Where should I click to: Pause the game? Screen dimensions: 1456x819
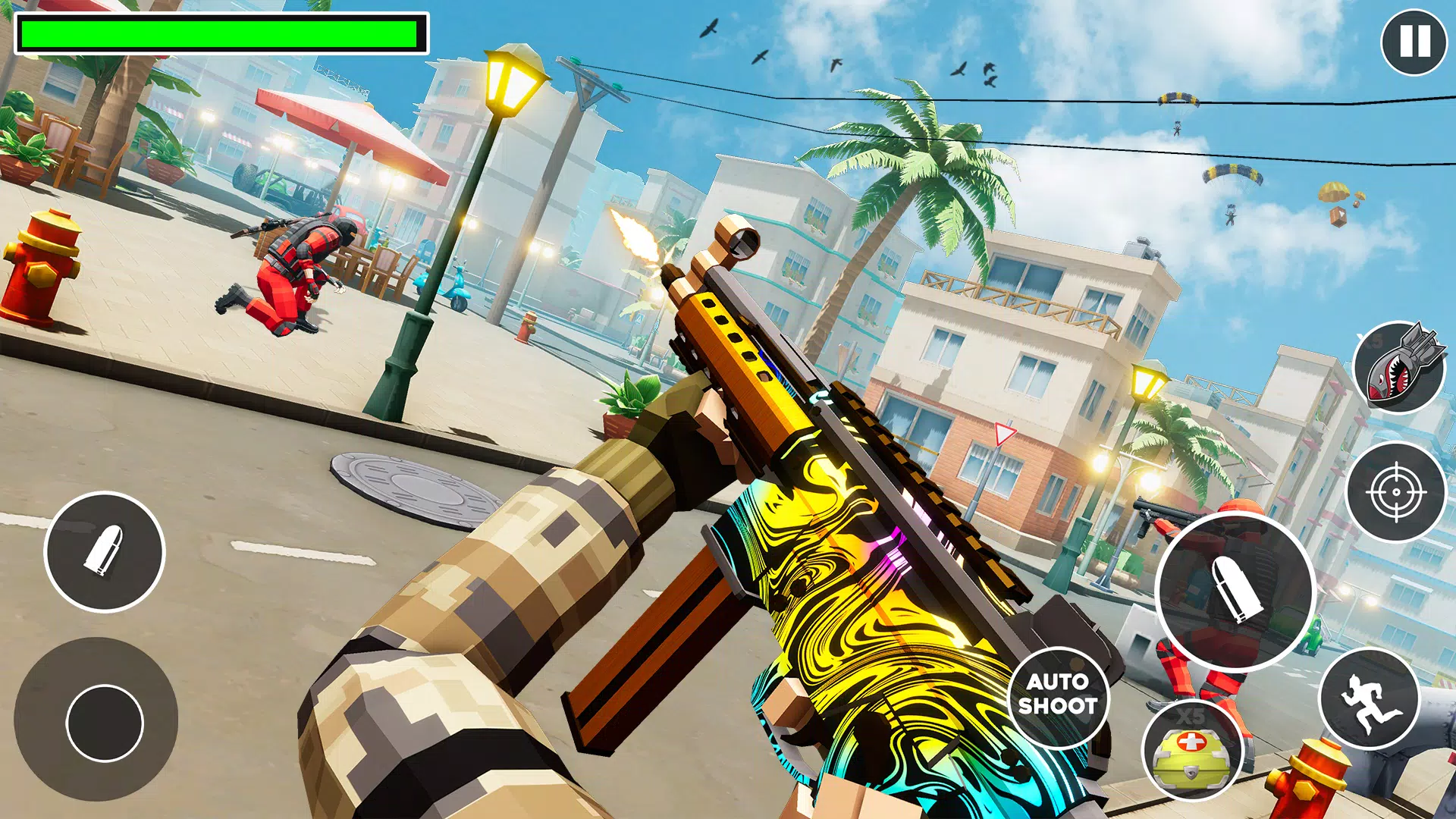point(1414,42)
